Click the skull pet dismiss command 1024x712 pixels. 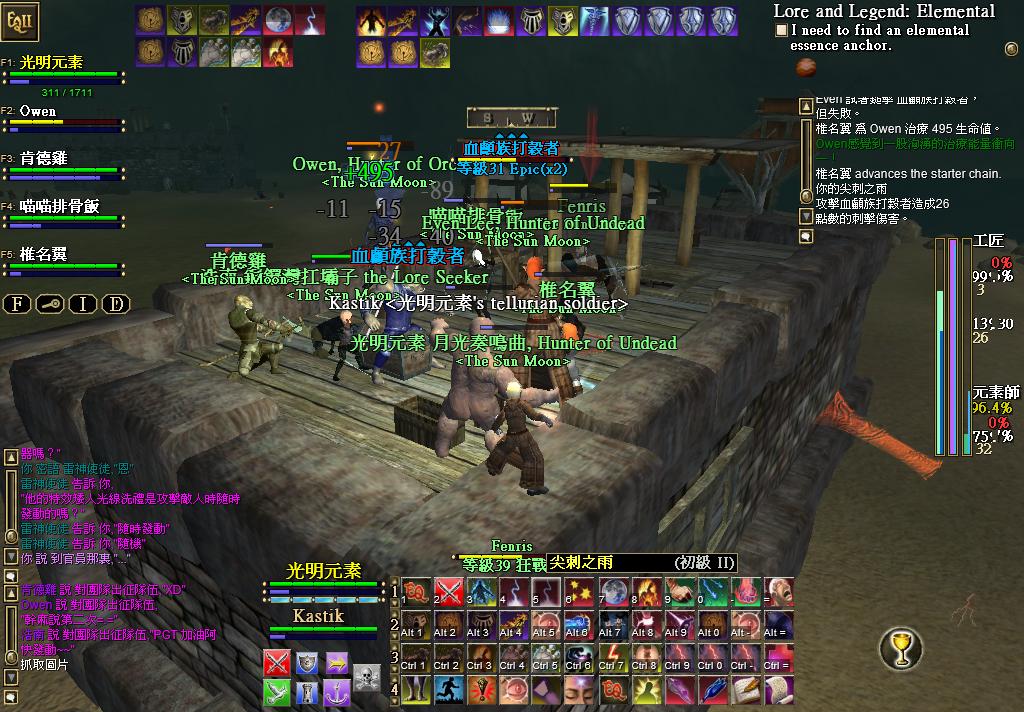(x=367, y=677)
